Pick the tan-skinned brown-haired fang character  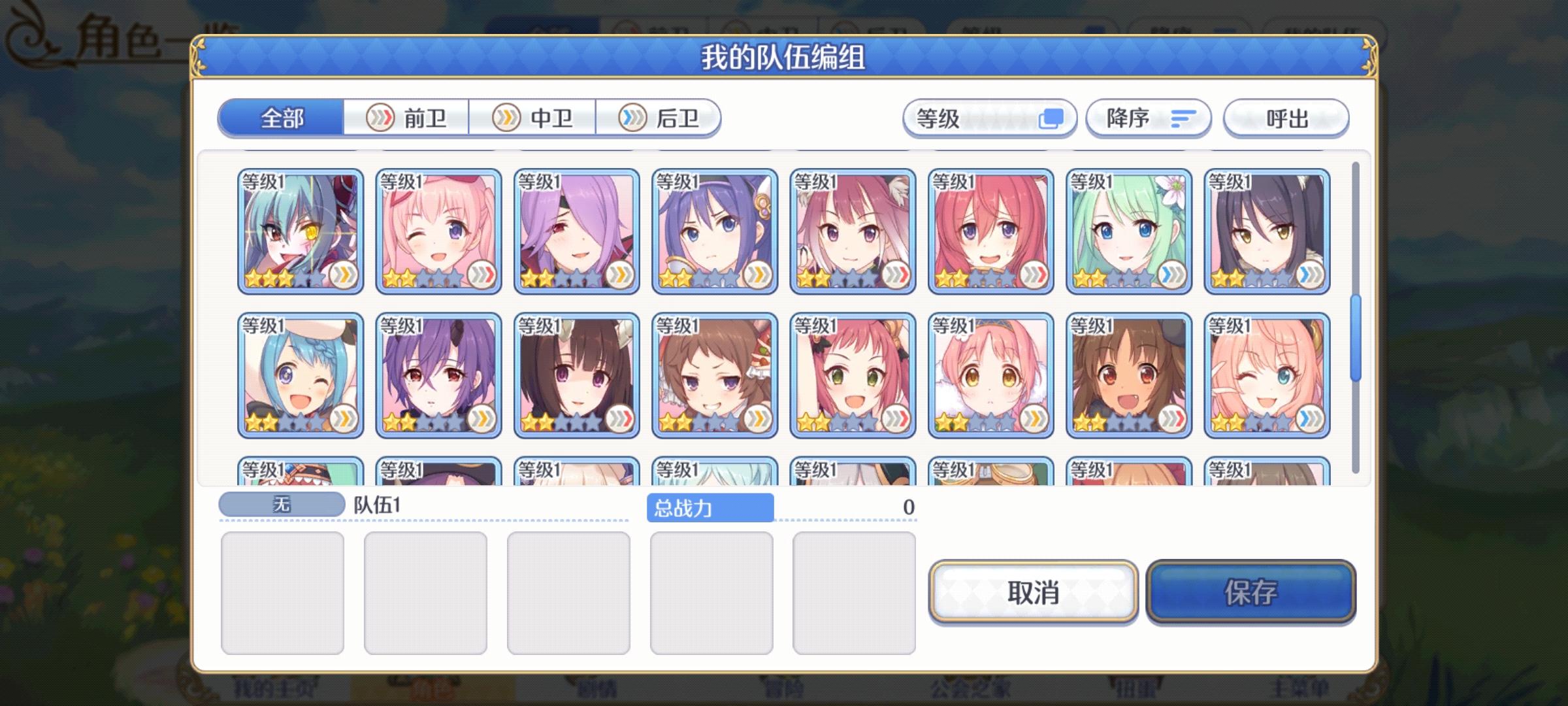pyautogui.click(x=1130, y=373)
